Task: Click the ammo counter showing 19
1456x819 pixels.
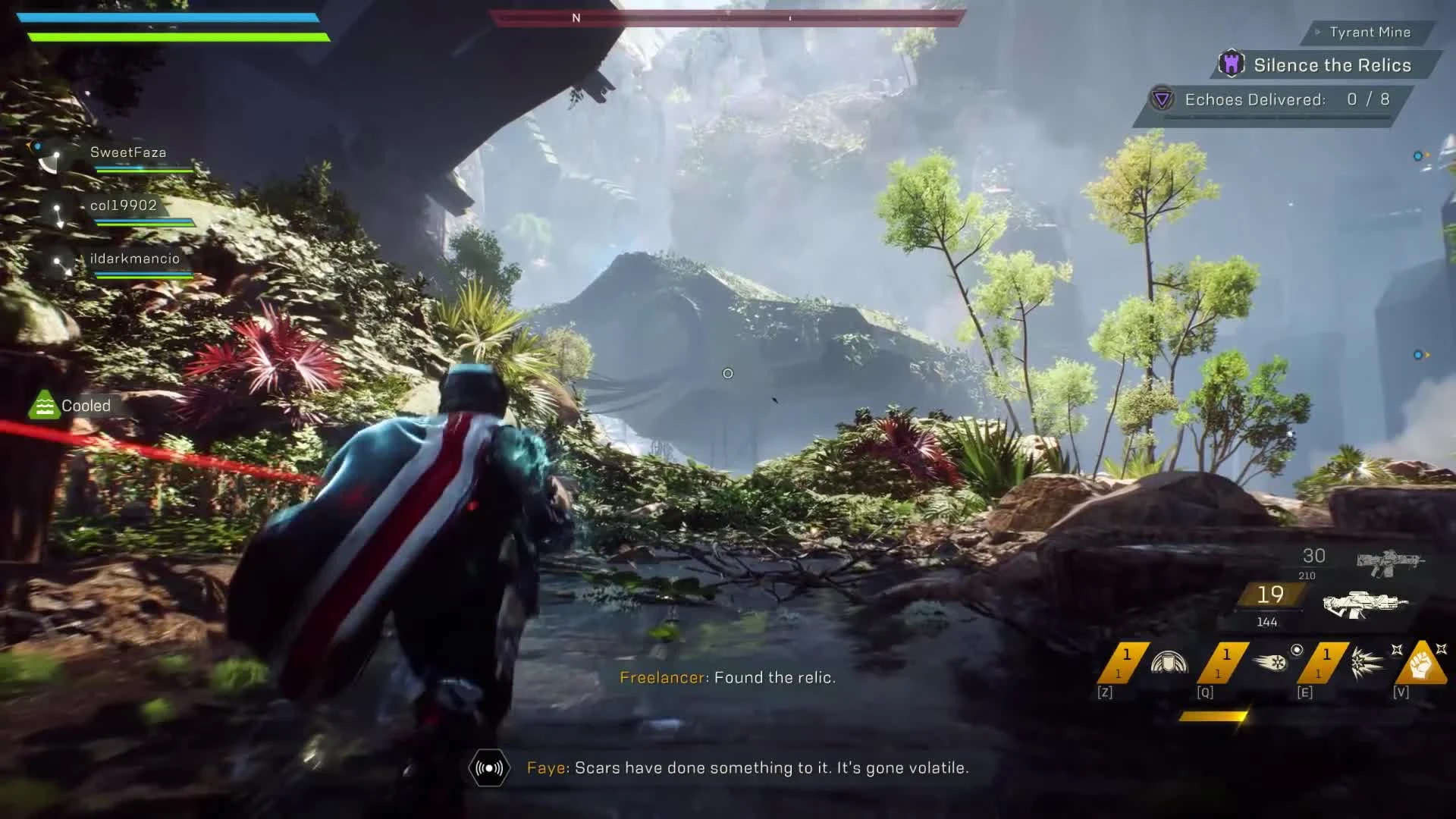Action: click(1270, 595)
